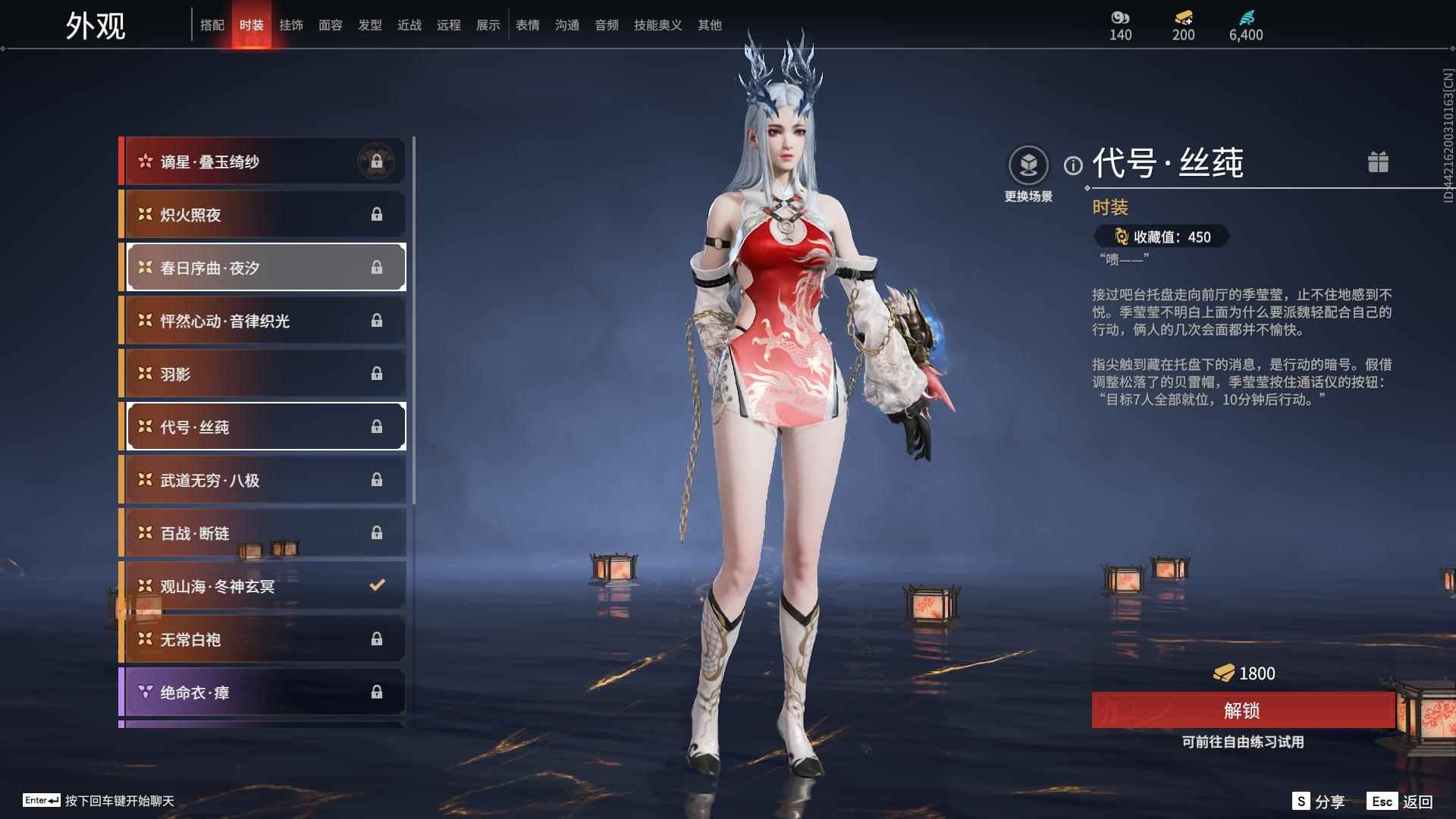Select the 其他 tab

(x=708, y=24)
